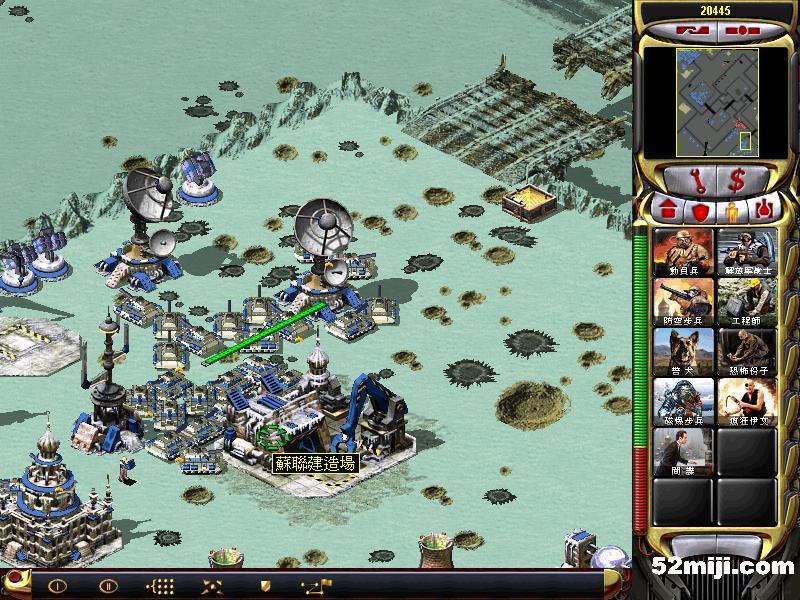Queue a Spy (間諜) unit
The image size is (800, 600).
tap(684, 452)
